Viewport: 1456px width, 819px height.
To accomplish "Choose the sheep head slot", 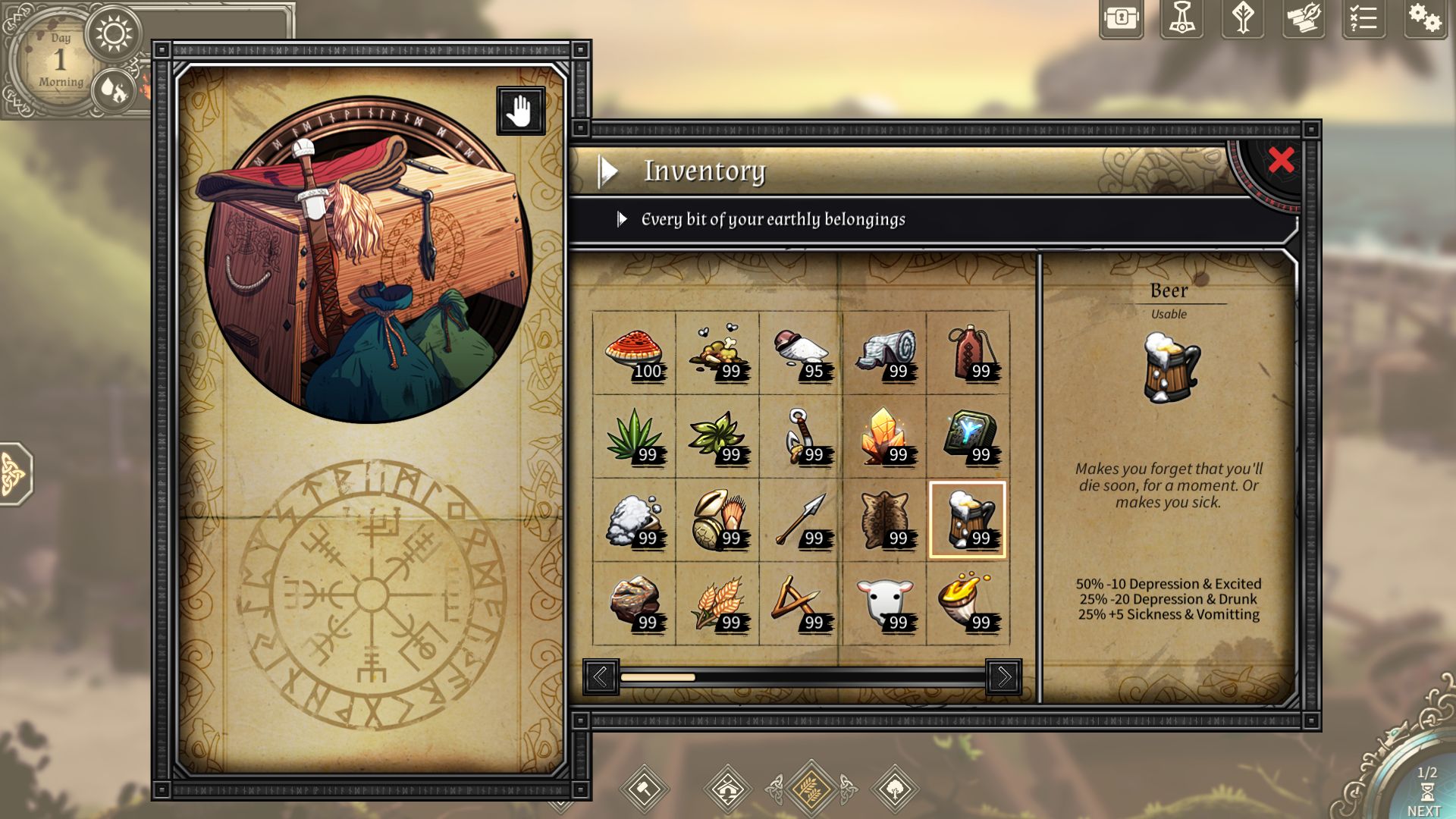I will point(884,604).
